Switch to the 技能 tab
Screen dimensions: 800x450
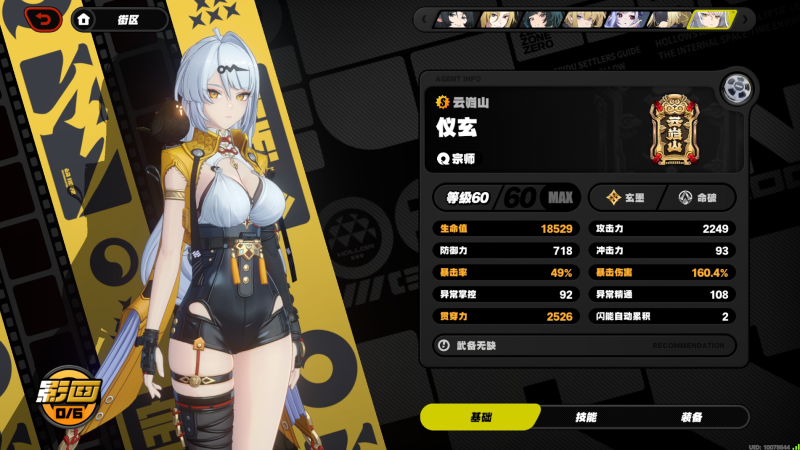point(585,417)
